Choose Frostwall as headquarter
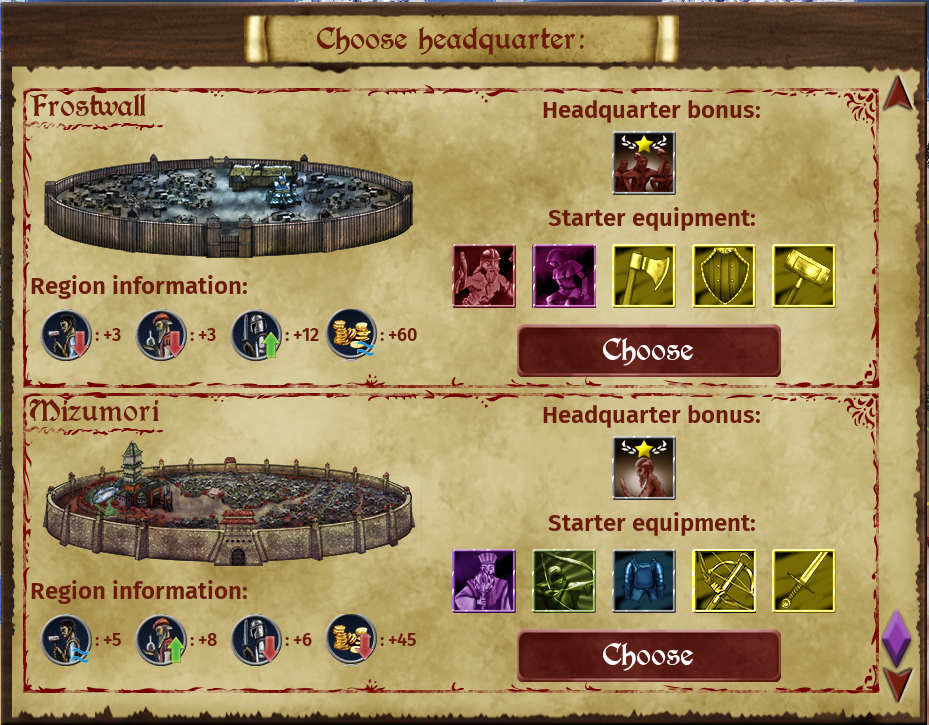Image resolution: width=929 pixels, height=725 pixels. (648, 351)
